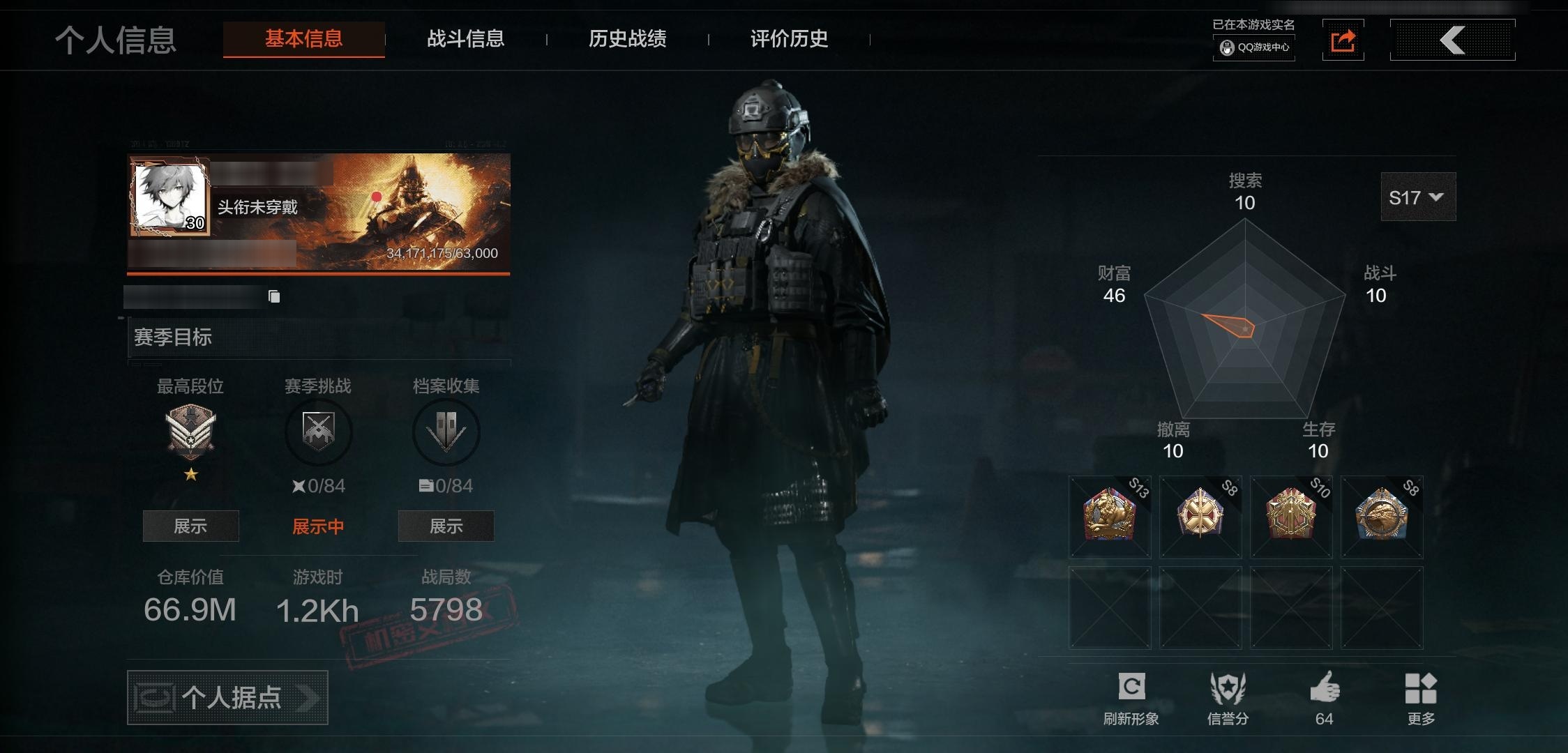Screen dimensions: 1568x753
Task: Give a thumbs-up like
Action: pyautogui.click(x=1324, y=697)
